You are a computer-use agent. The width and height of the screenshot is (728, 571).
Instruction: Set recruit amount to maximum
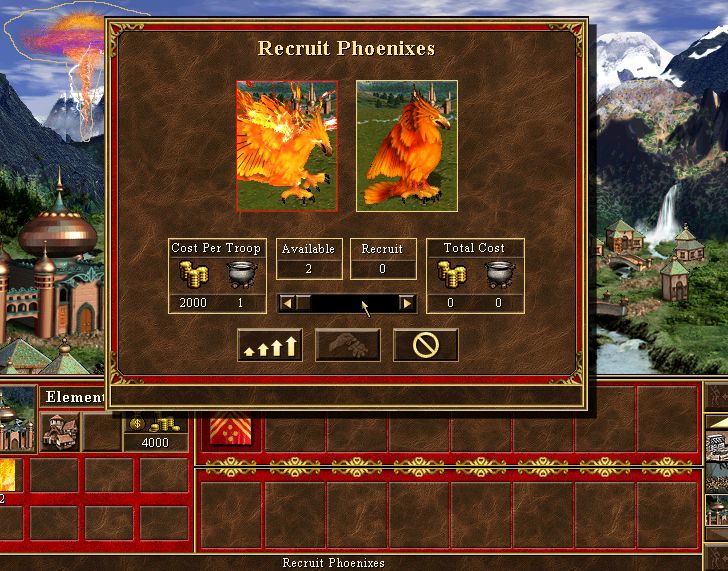tap(270, 345)
